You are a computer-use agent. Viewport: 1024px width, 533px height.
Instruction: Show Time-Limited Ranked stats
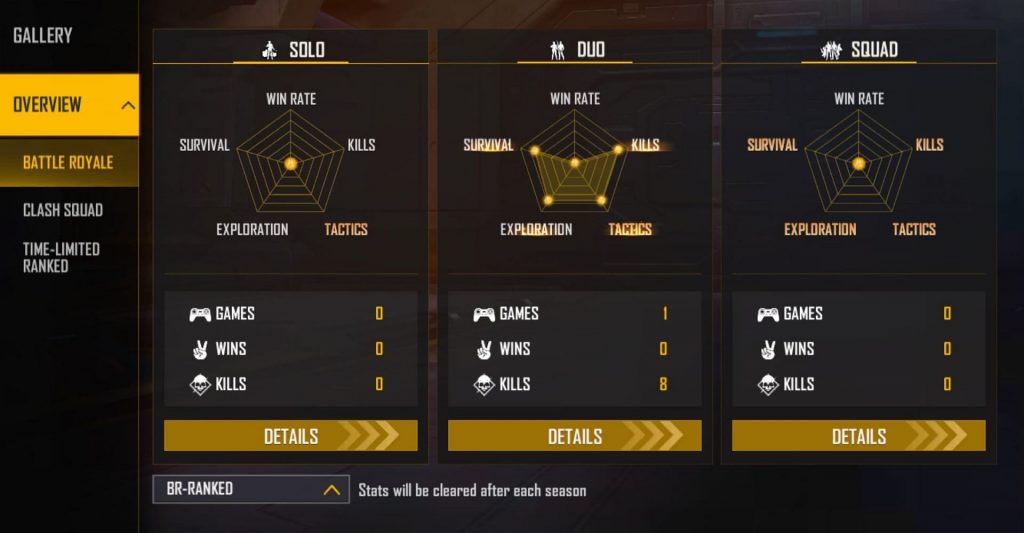[61, 257]
